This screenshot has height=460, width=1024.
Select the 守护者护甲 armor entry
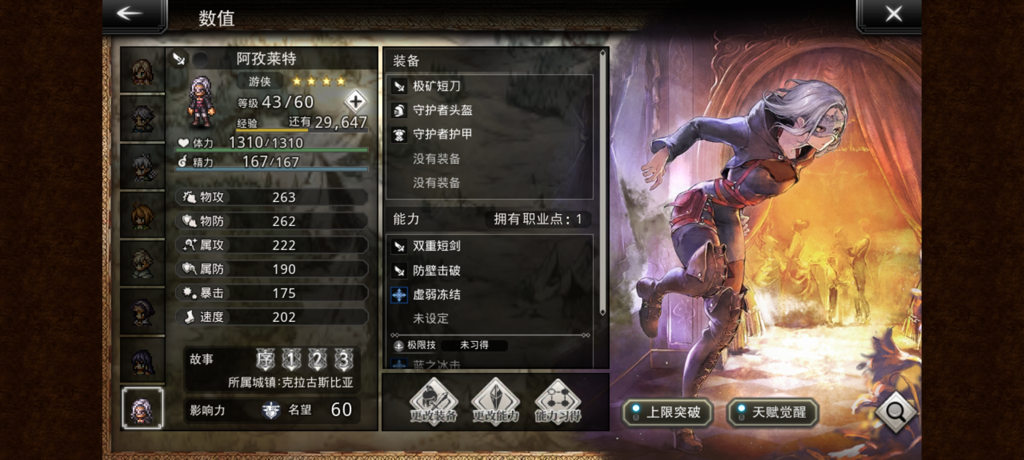pyautogui.click(x=490, y=135)
